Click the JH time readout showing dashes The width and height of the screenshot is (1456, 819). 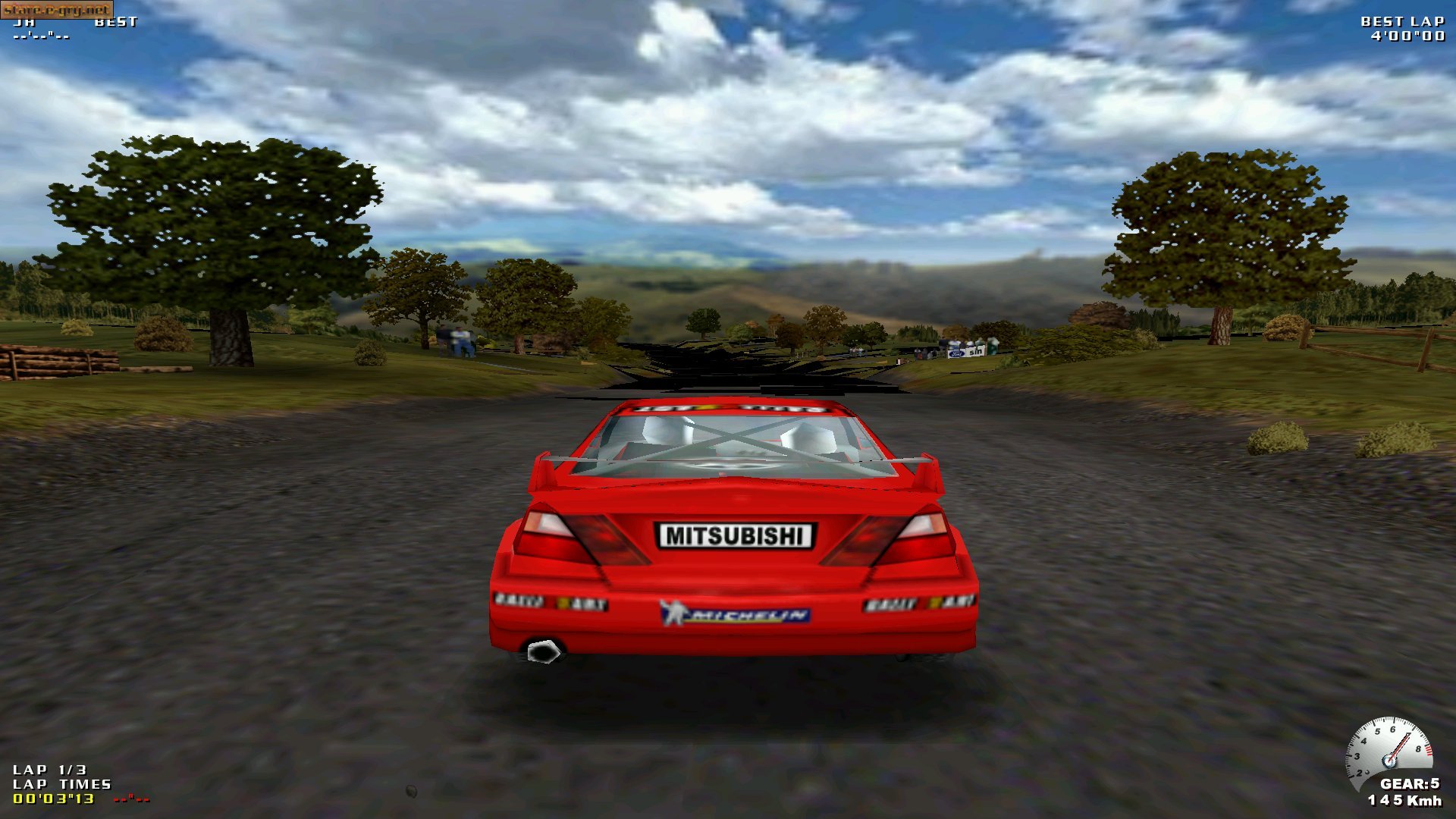tap(42, 36)
